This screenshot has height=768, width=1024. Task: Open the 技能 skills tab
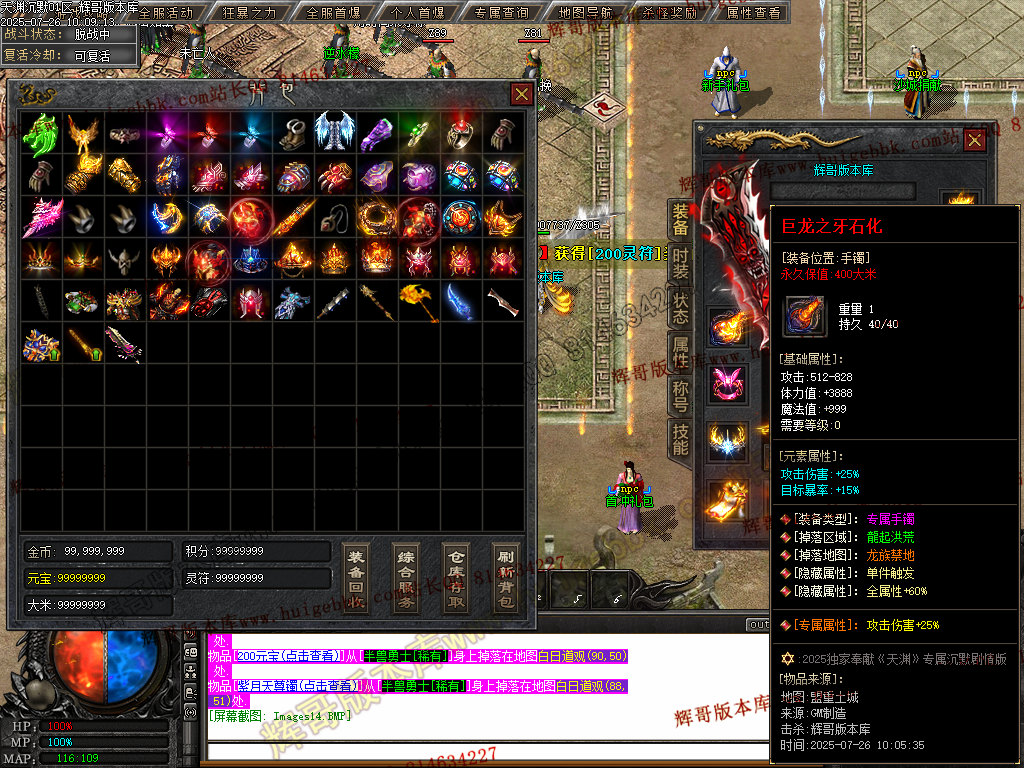point(680,438)
